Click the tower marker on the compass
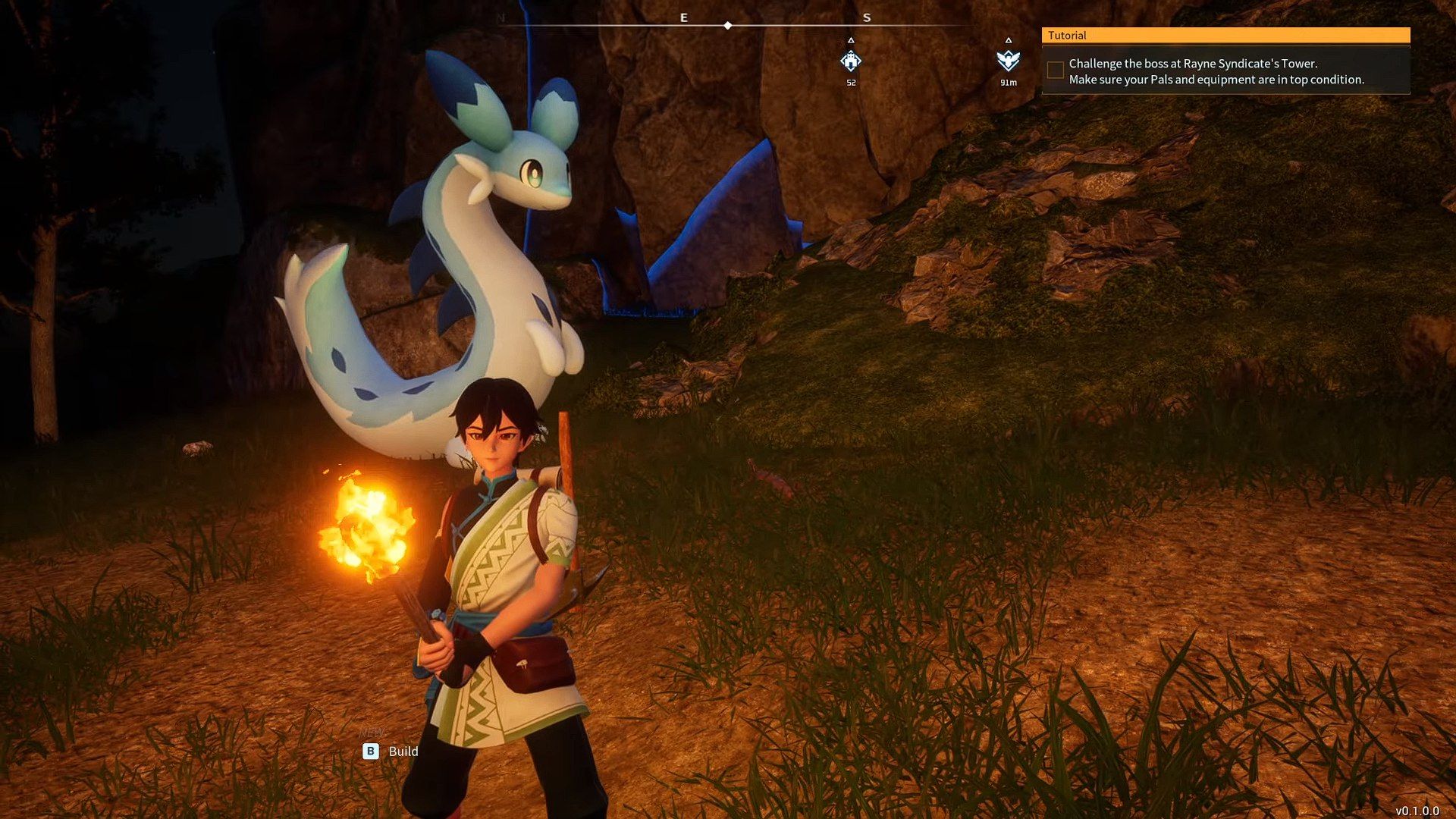This screenshot has height=819, width=1456. (851, 61)
